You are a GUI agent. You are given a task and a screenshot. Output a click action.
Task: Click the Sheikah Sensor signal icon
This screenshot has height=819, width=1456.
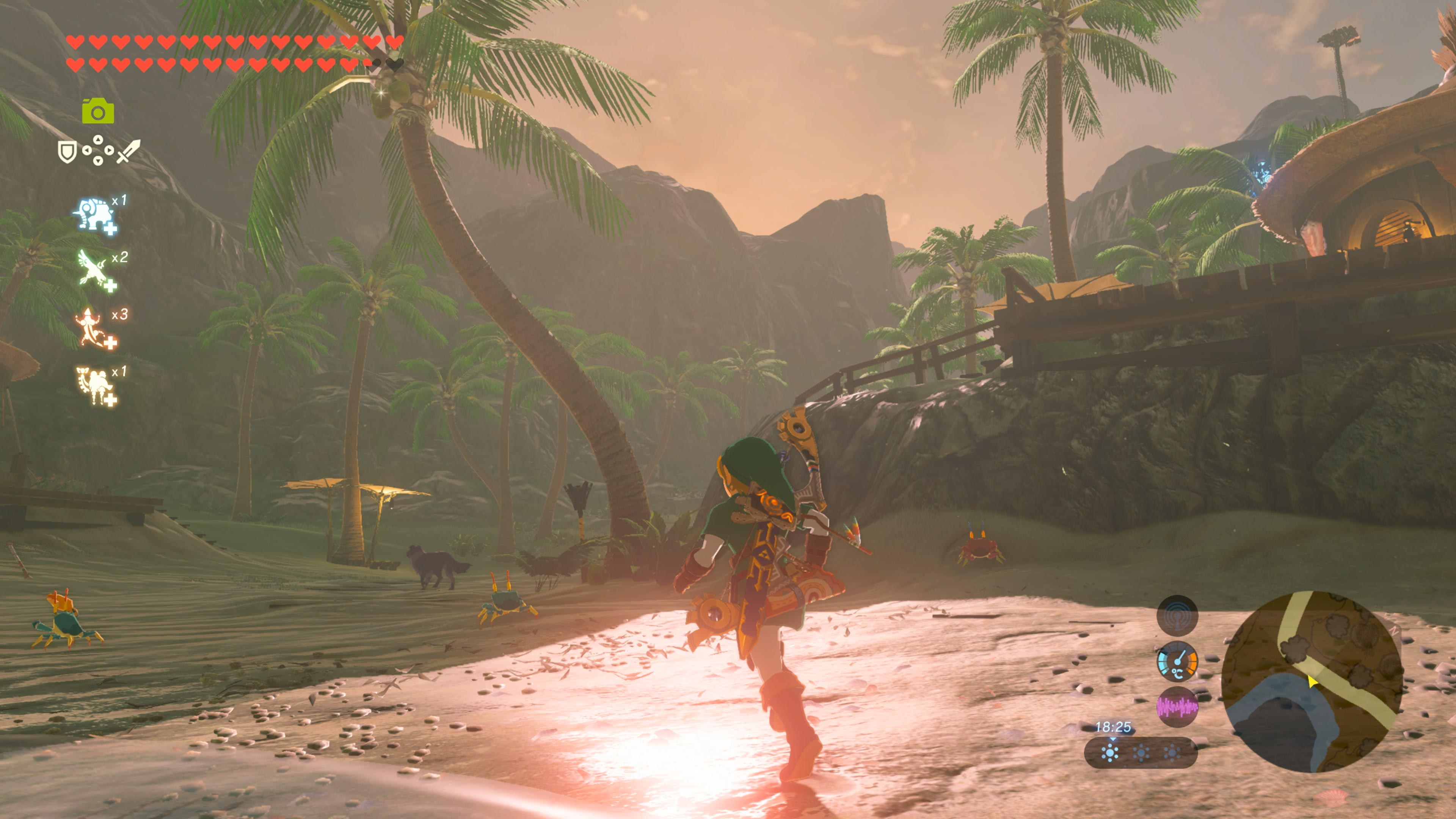[1177, 615]
